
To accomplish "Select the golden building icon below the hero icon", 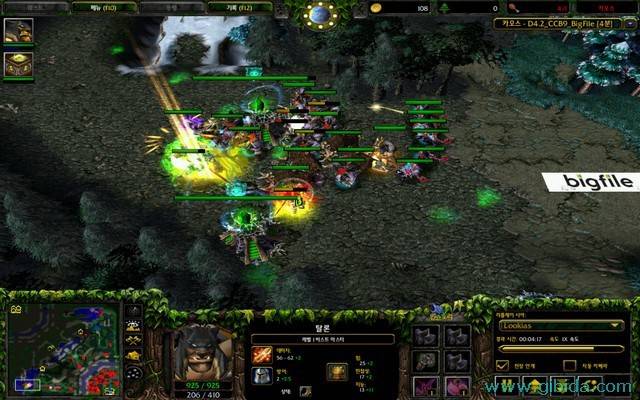I will click(18, 64).
